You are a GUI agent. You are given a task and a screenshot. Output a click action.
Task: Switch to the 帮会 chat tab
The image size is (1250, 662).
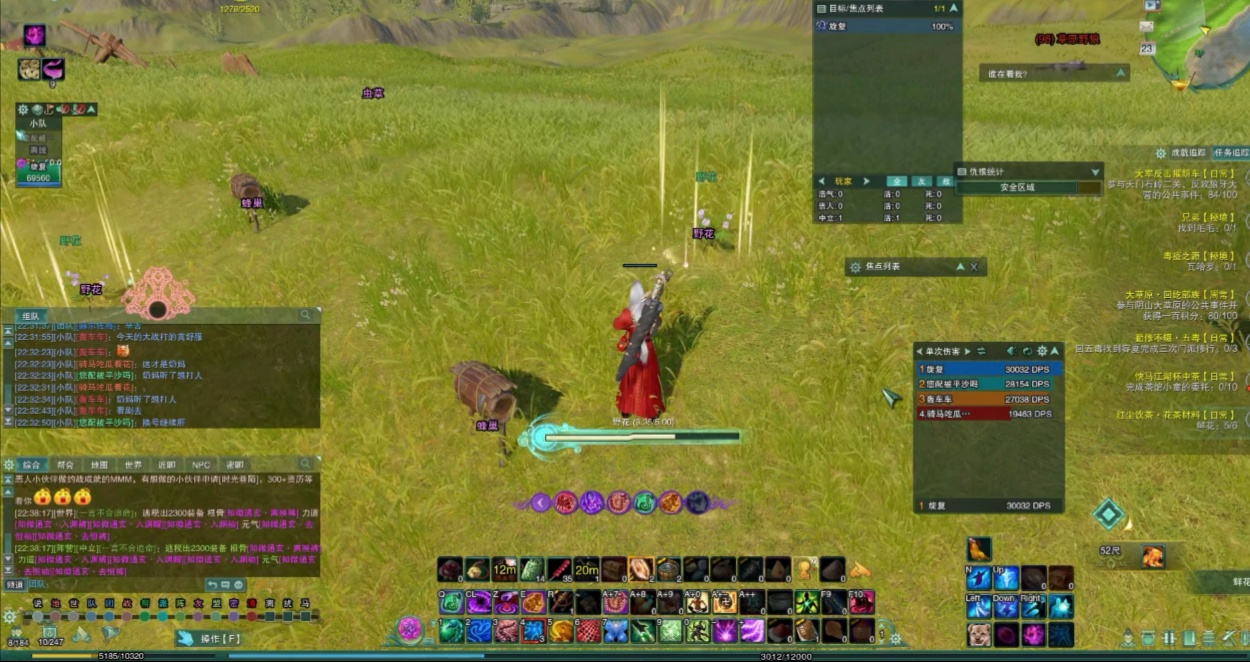point(66,465)
